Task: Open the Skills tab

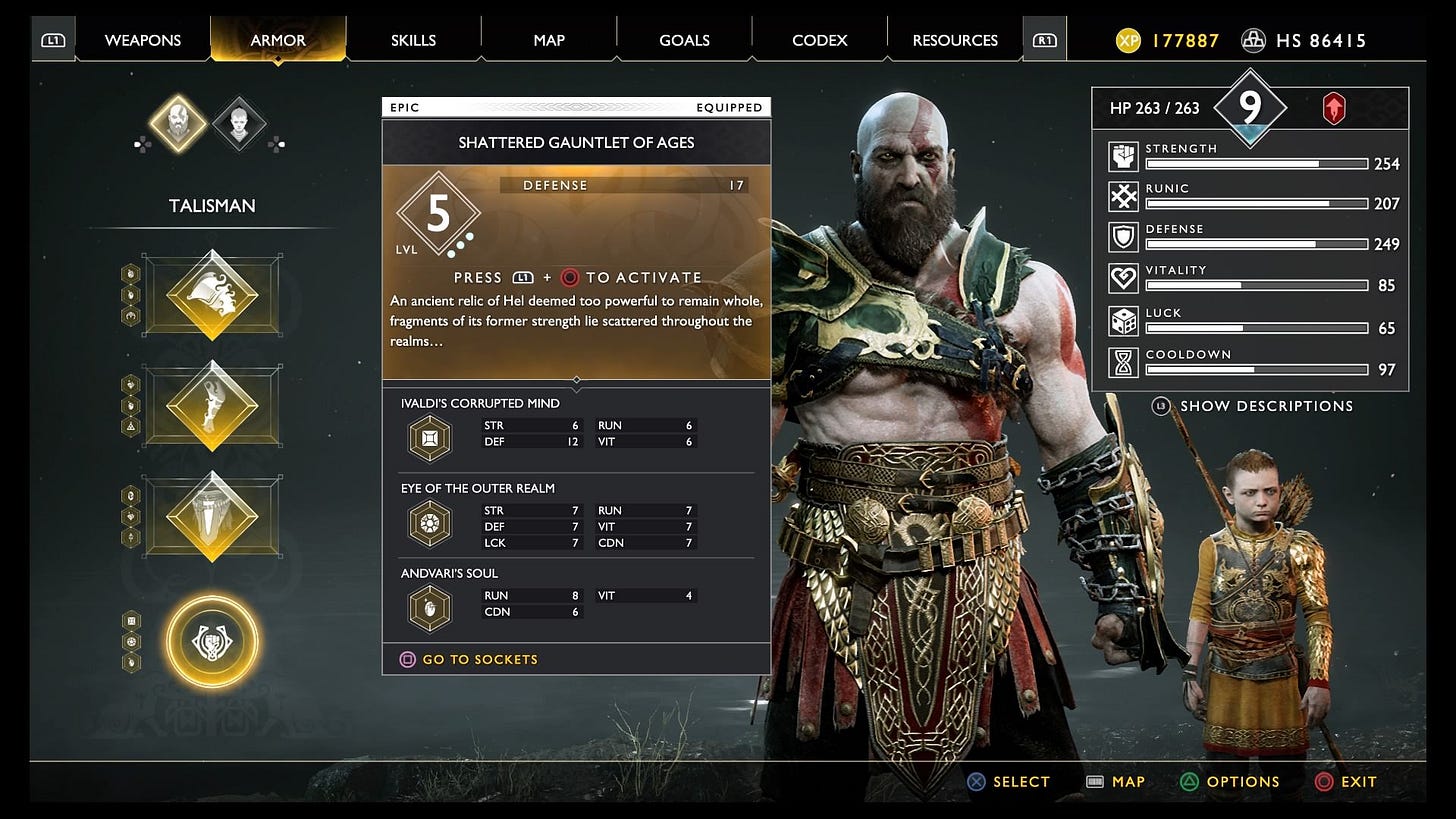Action: [413, 40]
